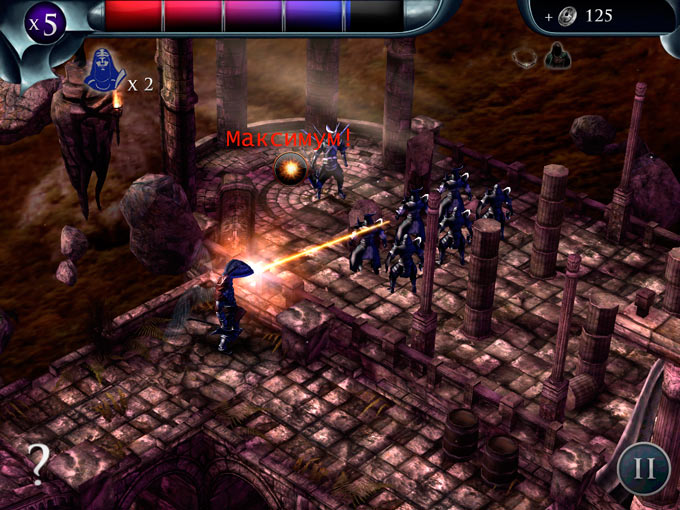Image resolution: width=680 pixels, height=510 pixels.
Task: Pause the game with the round button
Action: coord(643,468)
